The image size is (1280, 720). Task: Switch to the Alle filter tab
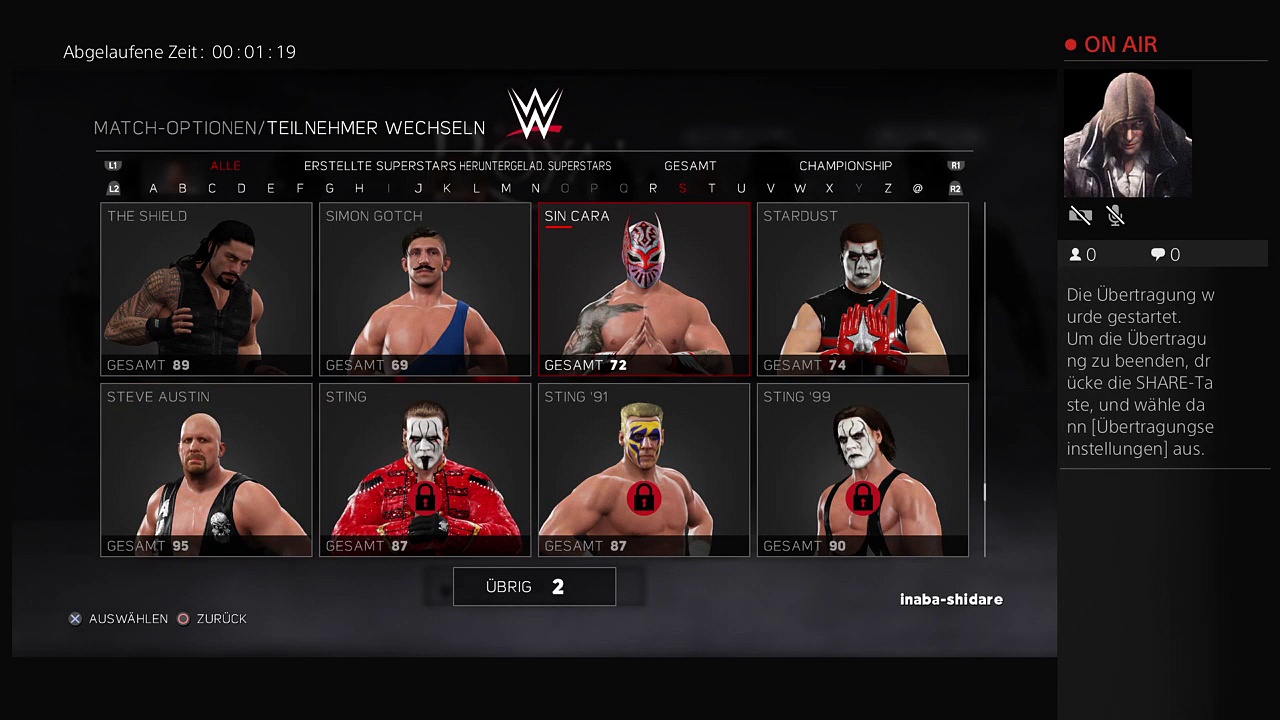point(225,166)
